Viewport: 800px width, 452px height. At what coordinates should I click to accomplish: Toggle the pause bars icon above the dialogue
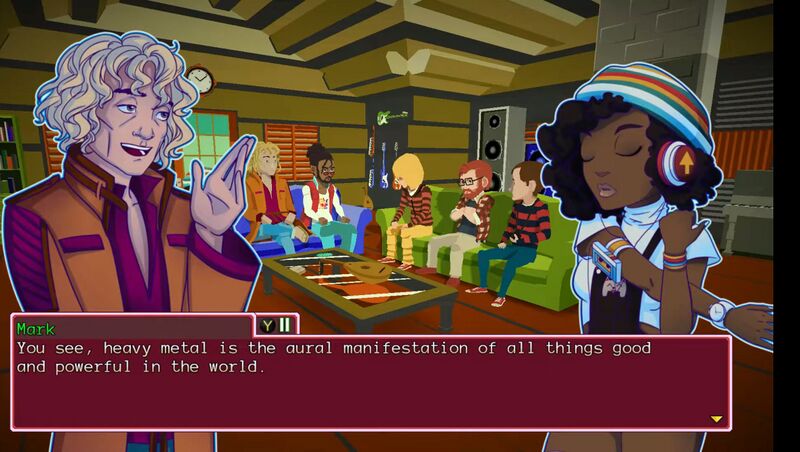pyautogui.click(x=283, y=324)
